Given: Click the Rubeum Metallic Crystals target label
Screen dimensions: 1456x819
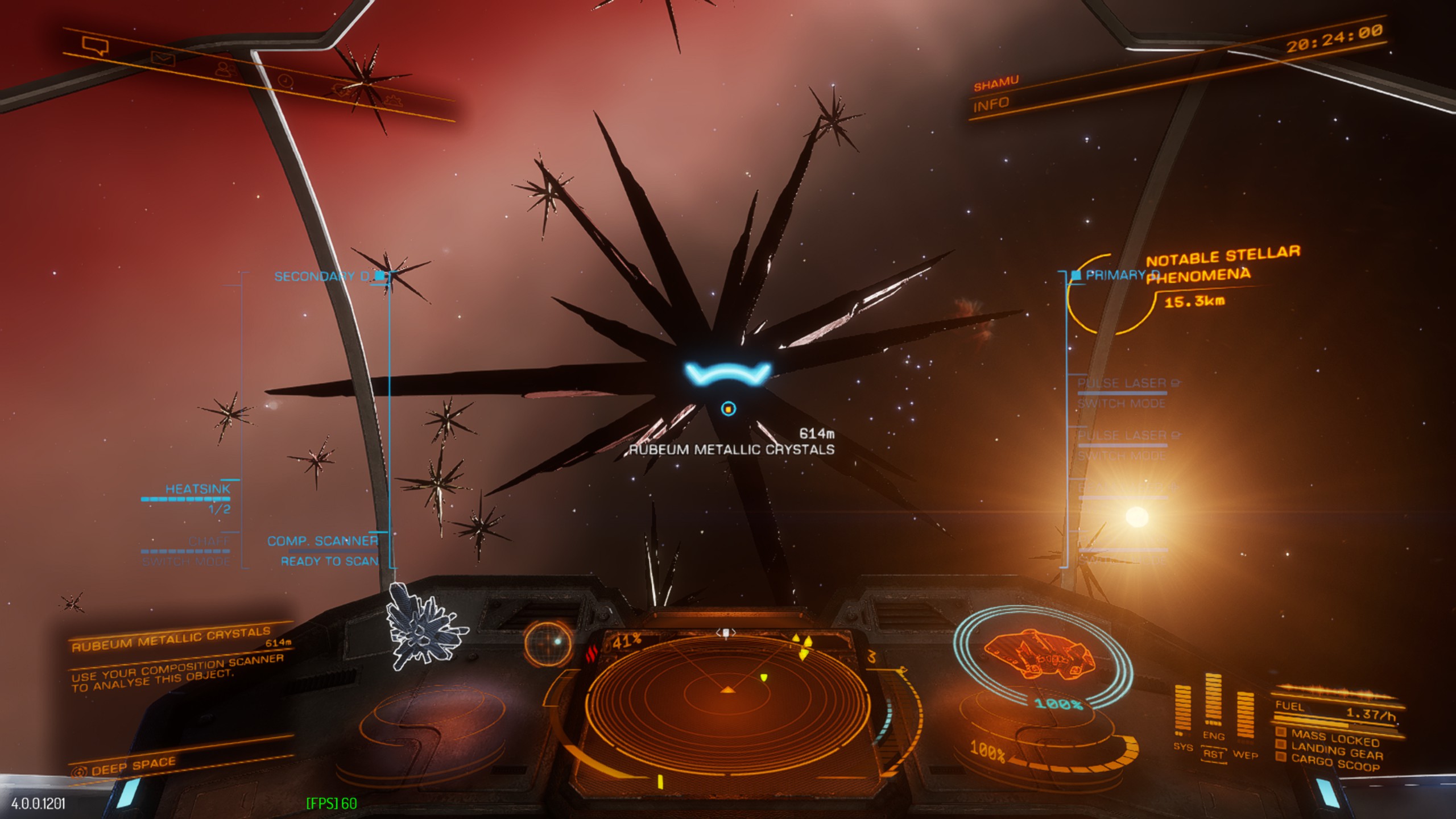Looking at the screenshot, I should click(732, 449).
